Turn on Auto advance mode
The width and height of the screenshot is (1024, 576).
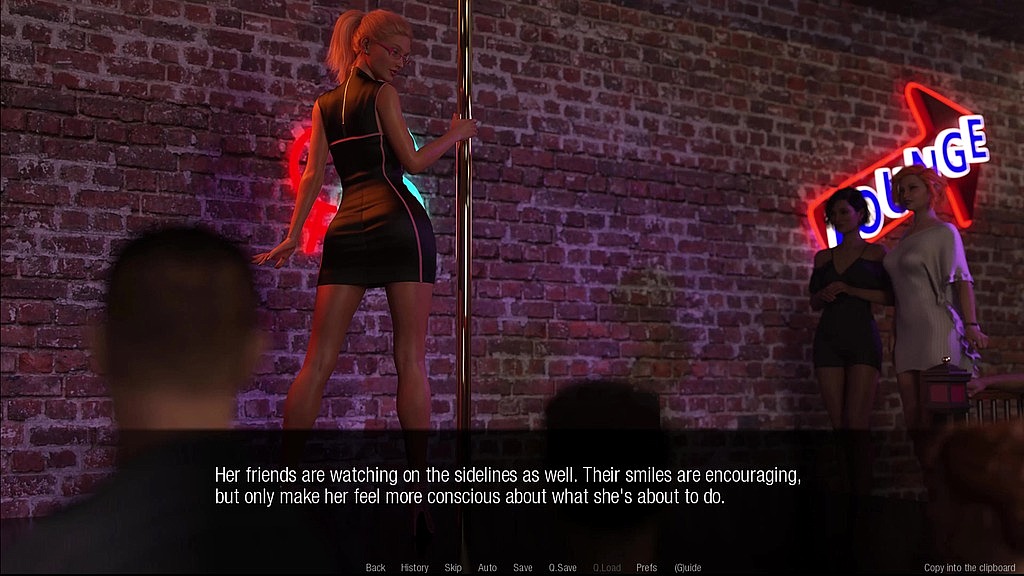tap(487, 568)
